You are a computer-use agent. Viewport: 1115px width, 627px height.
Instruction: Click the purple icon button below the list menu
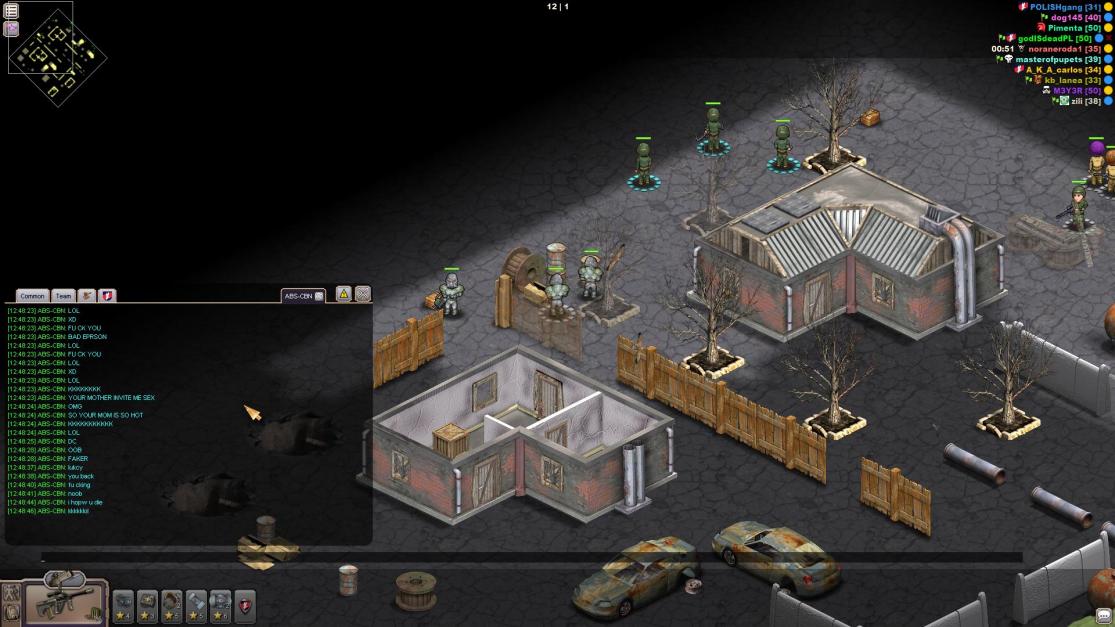[x=12, y=29]
